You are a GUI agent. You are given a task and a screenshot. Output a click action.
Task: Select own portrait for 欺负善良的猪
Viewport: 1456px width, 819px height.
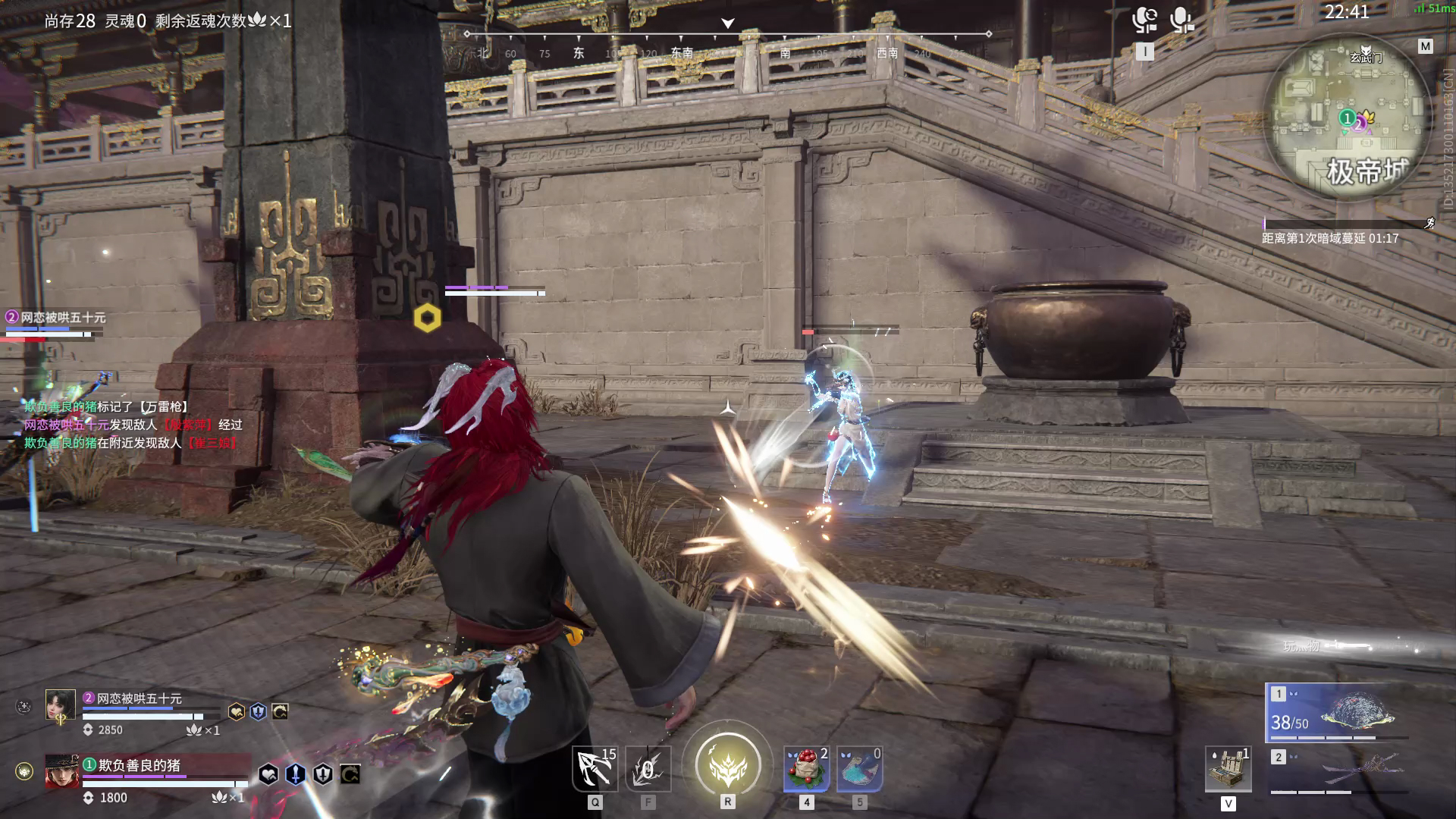pyautogui.click(x=61, y=771)
